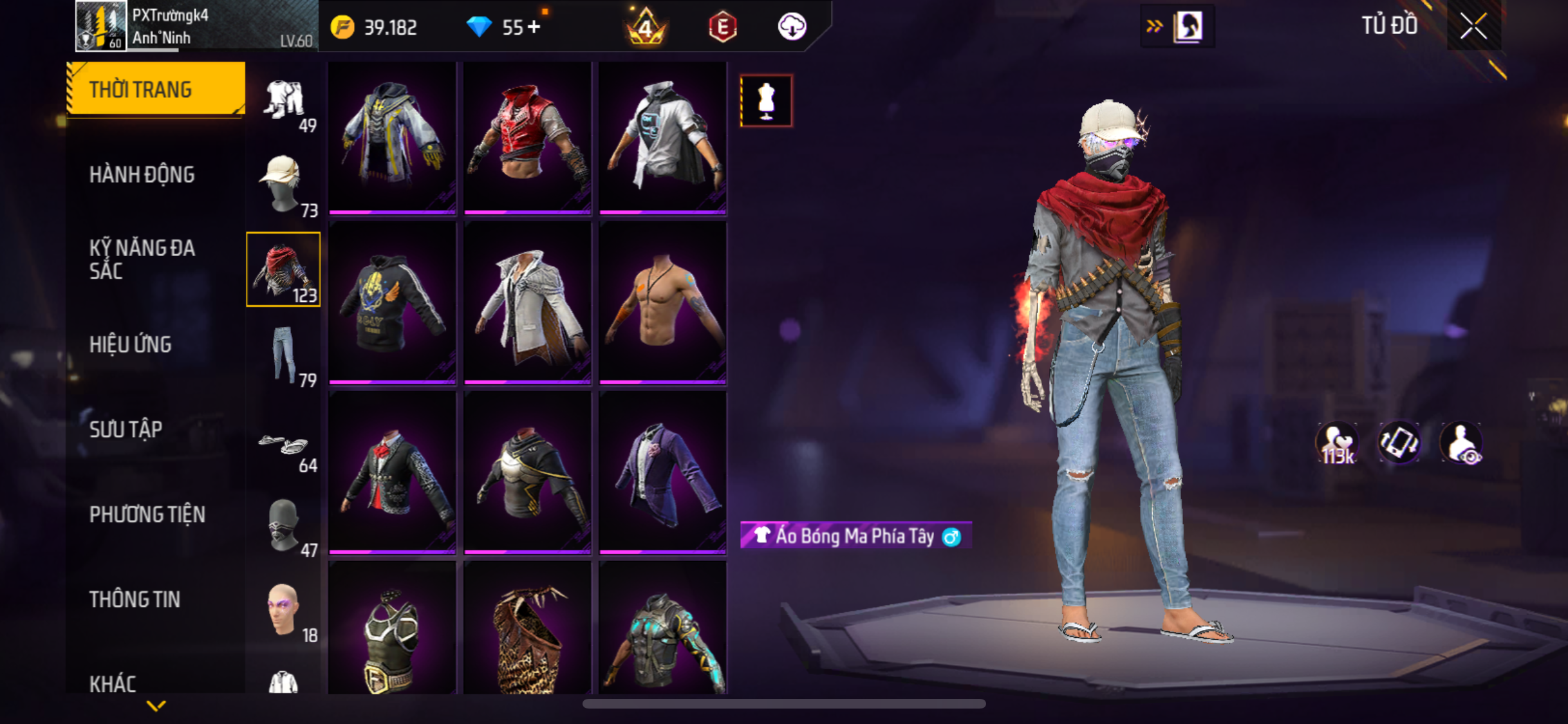Select the Thời Trang tab
Viewport: 1568px width, 724px height.
(156, 89)
